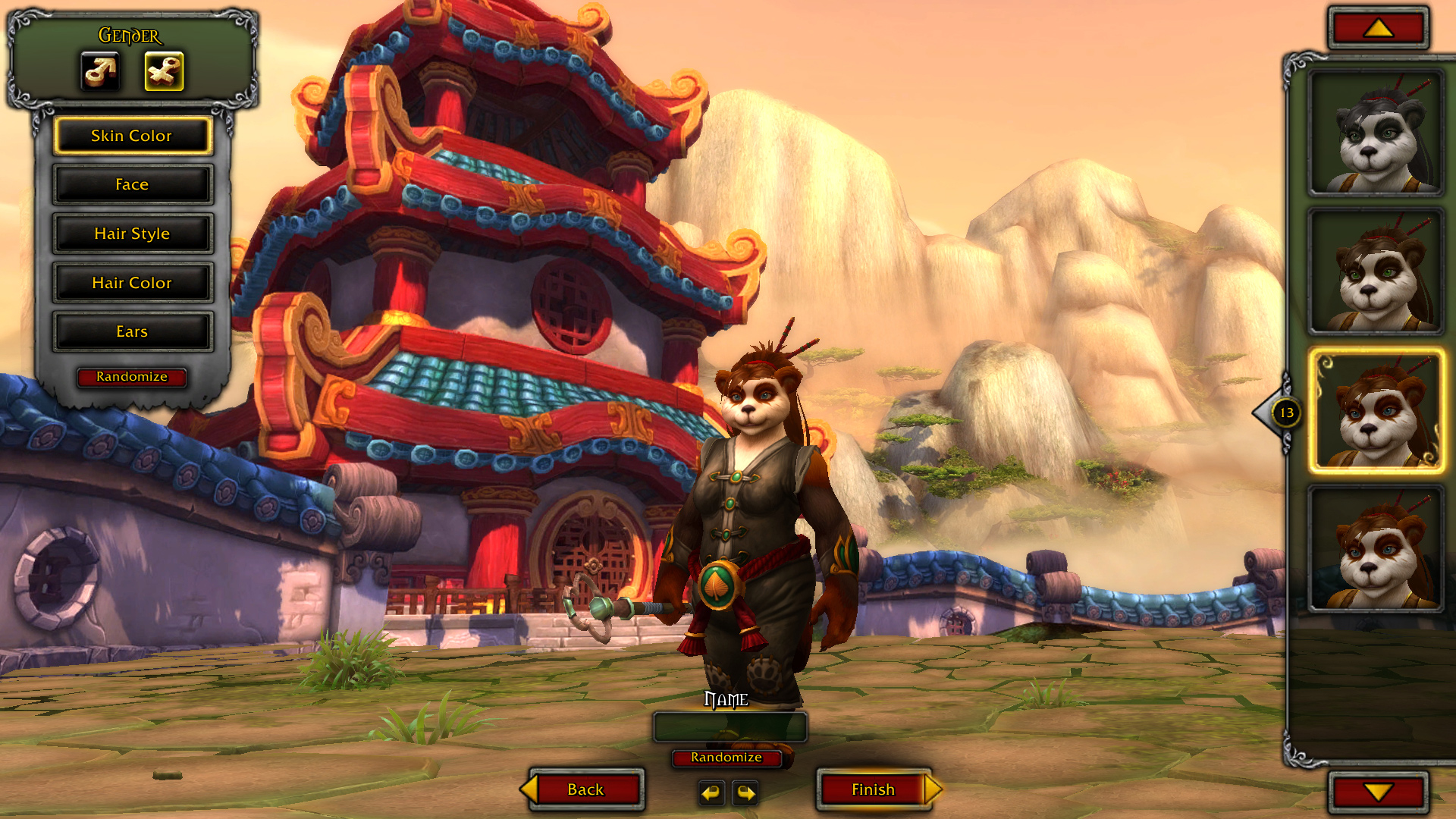The height and width of the screenshot is (819, 1456).
Task: Rotate character left with arrow button
Action: (711, 792)
